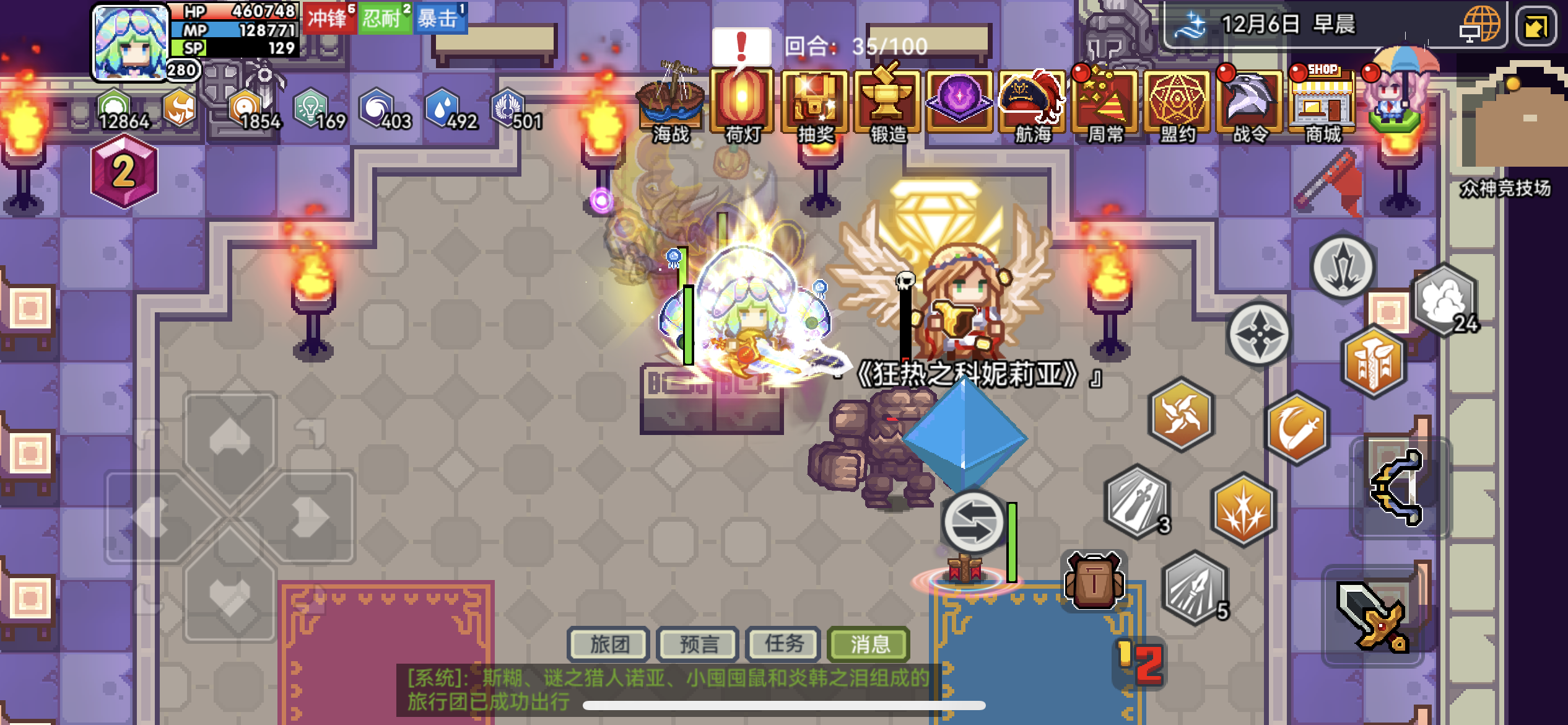Switch to the 消息 messages tab
The height and width of the screenshot is (725, 1568).
coord(869,645)
